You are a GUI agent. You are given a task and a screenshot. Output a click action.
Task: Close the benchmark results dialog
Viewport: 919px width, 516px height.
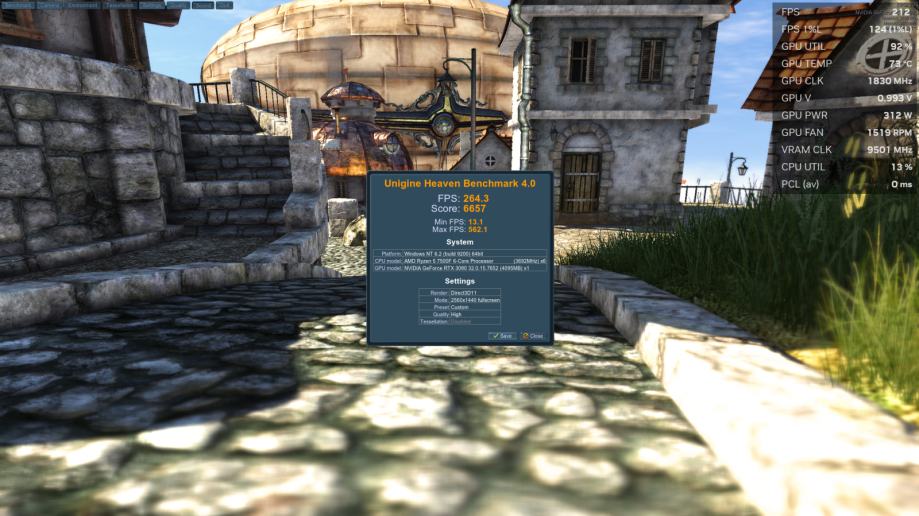532,336
